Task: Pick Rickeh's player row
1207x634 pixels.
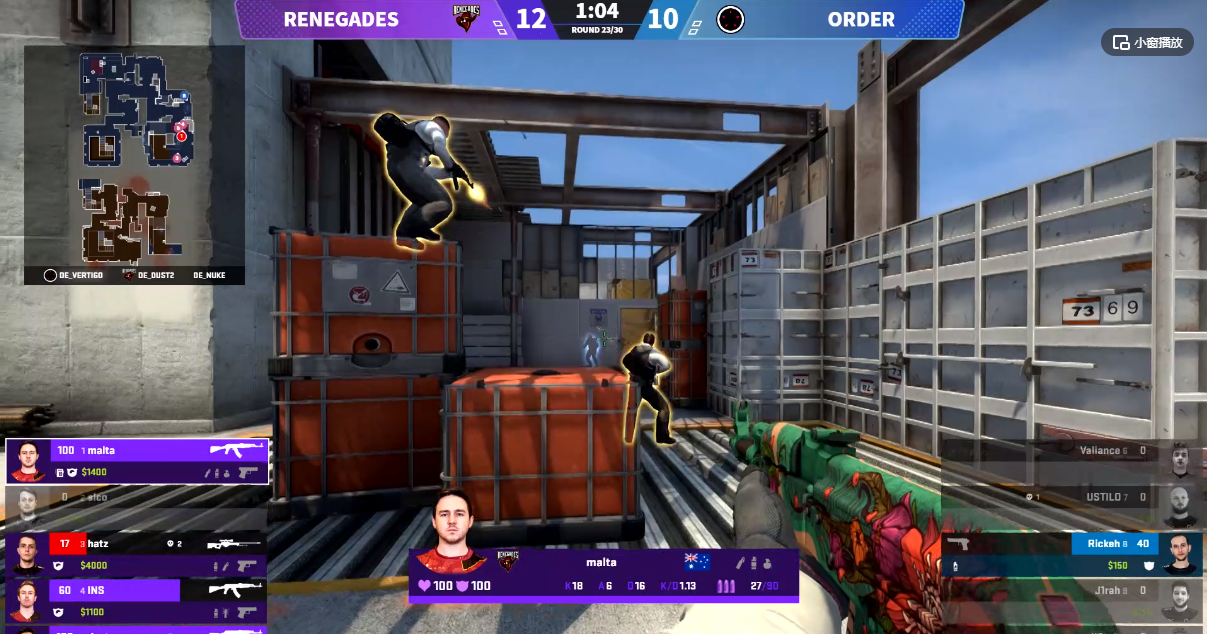Action: tap(1072, 554)
